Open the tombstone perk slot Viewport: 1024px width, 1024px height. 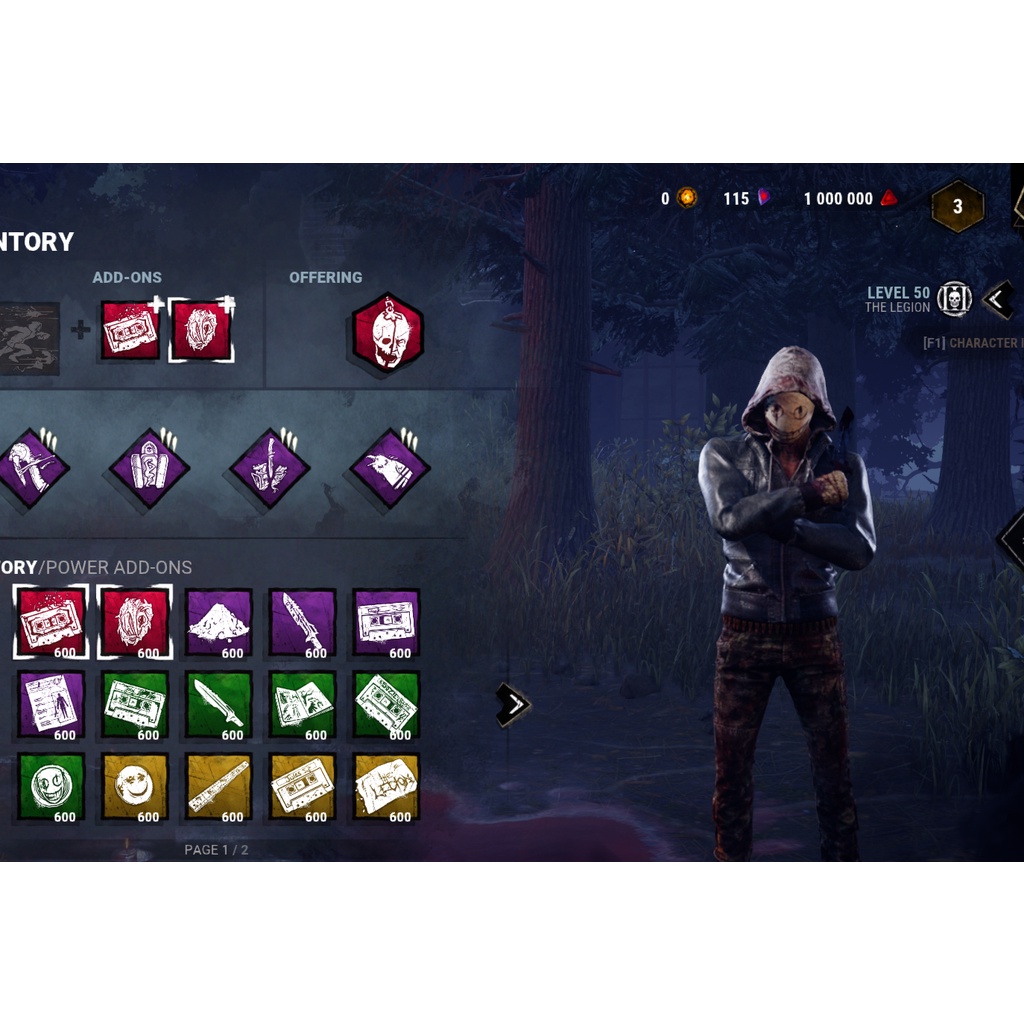pyautogui.click(x=149, y=467)
